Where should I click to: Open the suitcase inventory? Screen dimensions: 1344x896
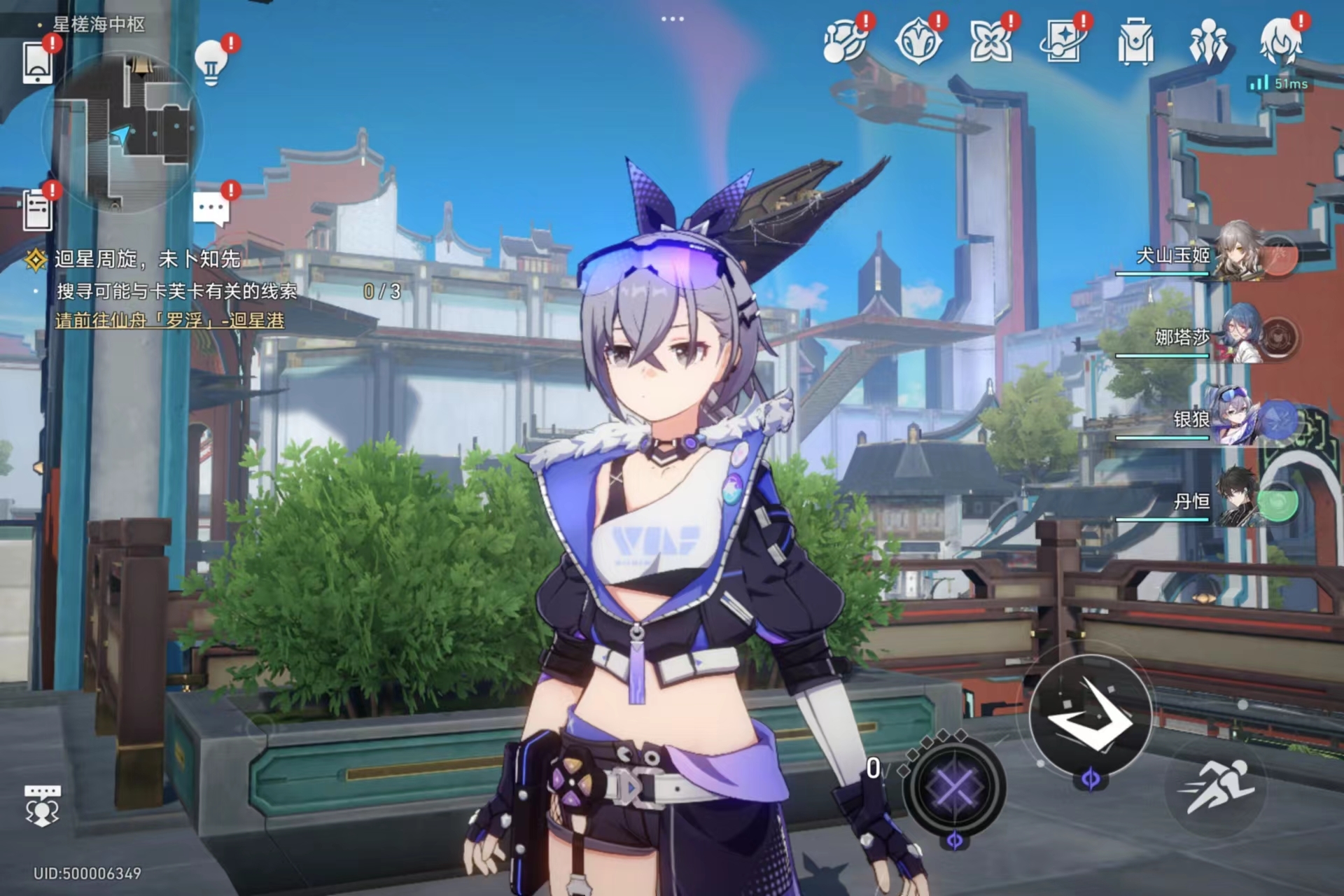(1135, 42)
